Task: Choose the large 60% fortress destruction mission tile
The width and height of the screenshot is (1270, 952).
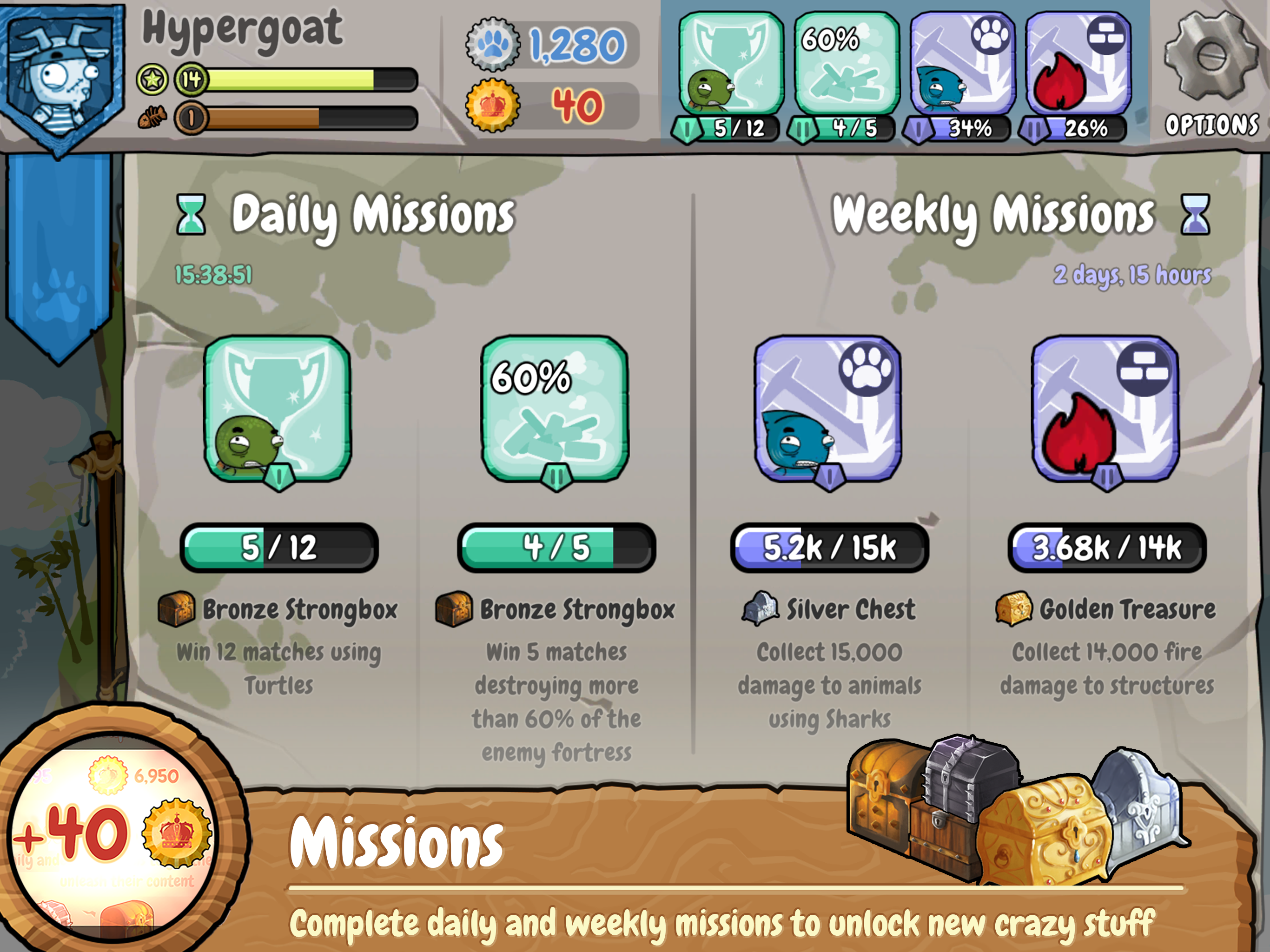Action: (x=555, y=409)
